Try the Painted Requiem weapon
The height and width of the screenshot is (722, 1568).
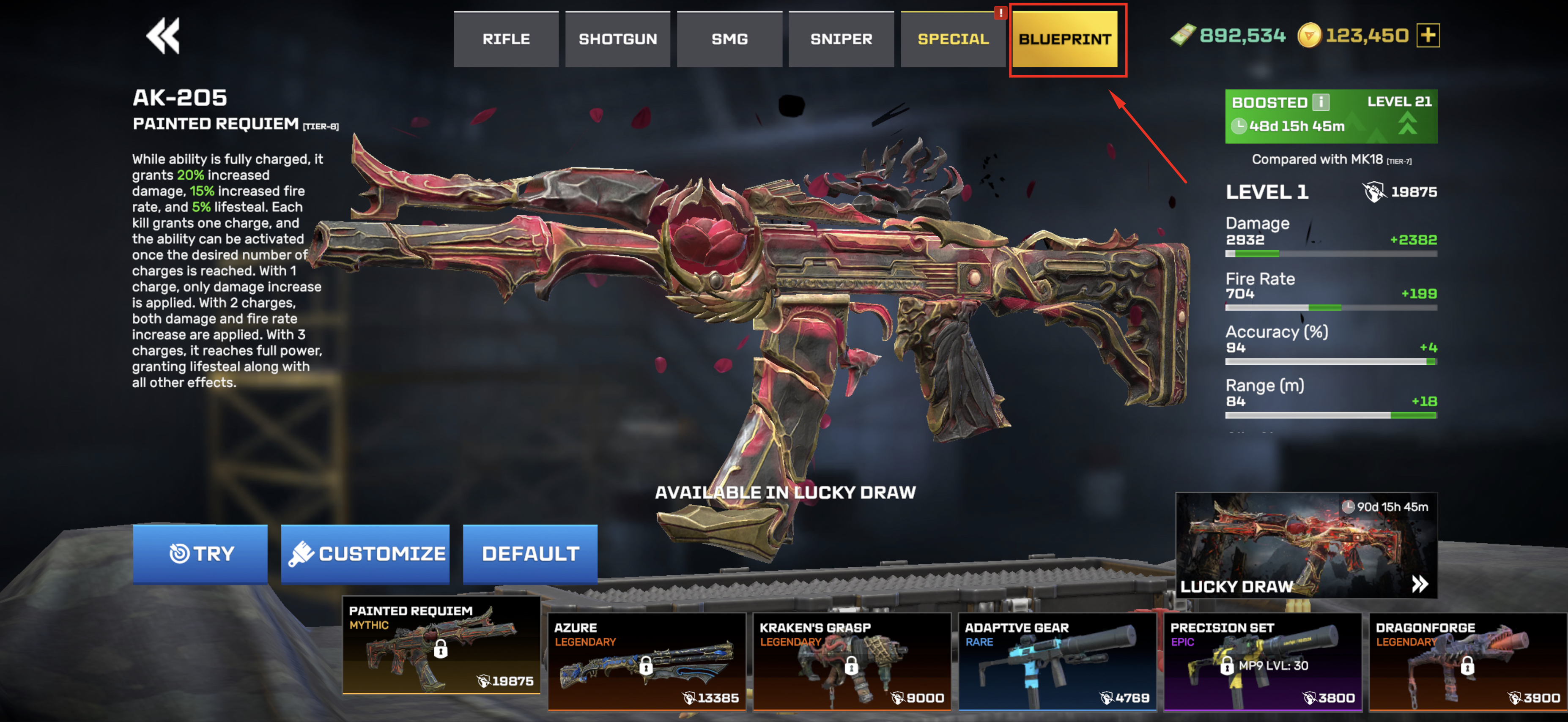tap(200, 553)
